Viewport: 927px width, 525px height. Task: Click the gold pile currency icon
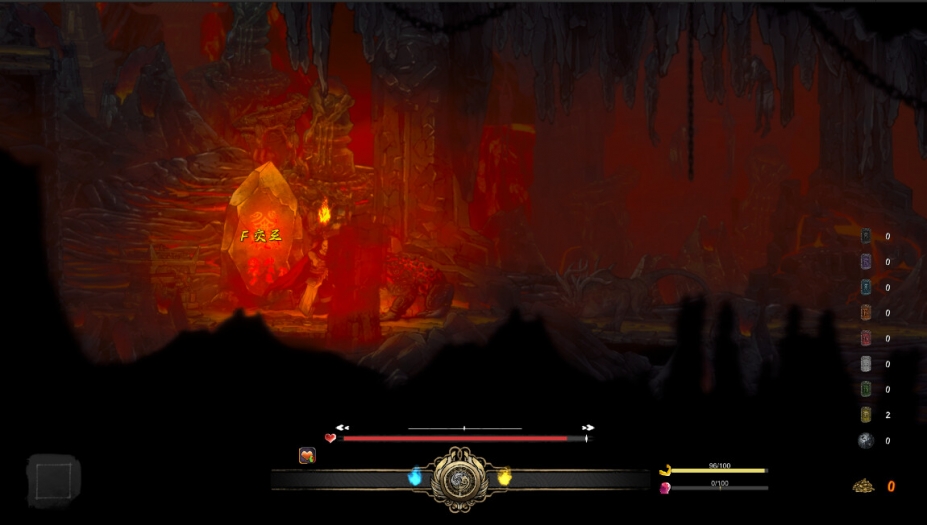pos(863,486)
